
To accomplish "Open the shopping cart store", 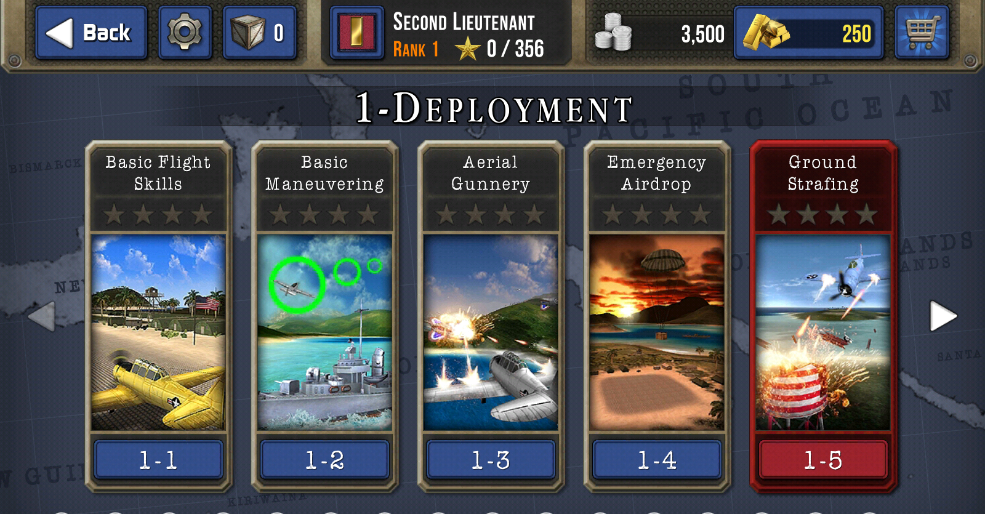I will [921, 33].
